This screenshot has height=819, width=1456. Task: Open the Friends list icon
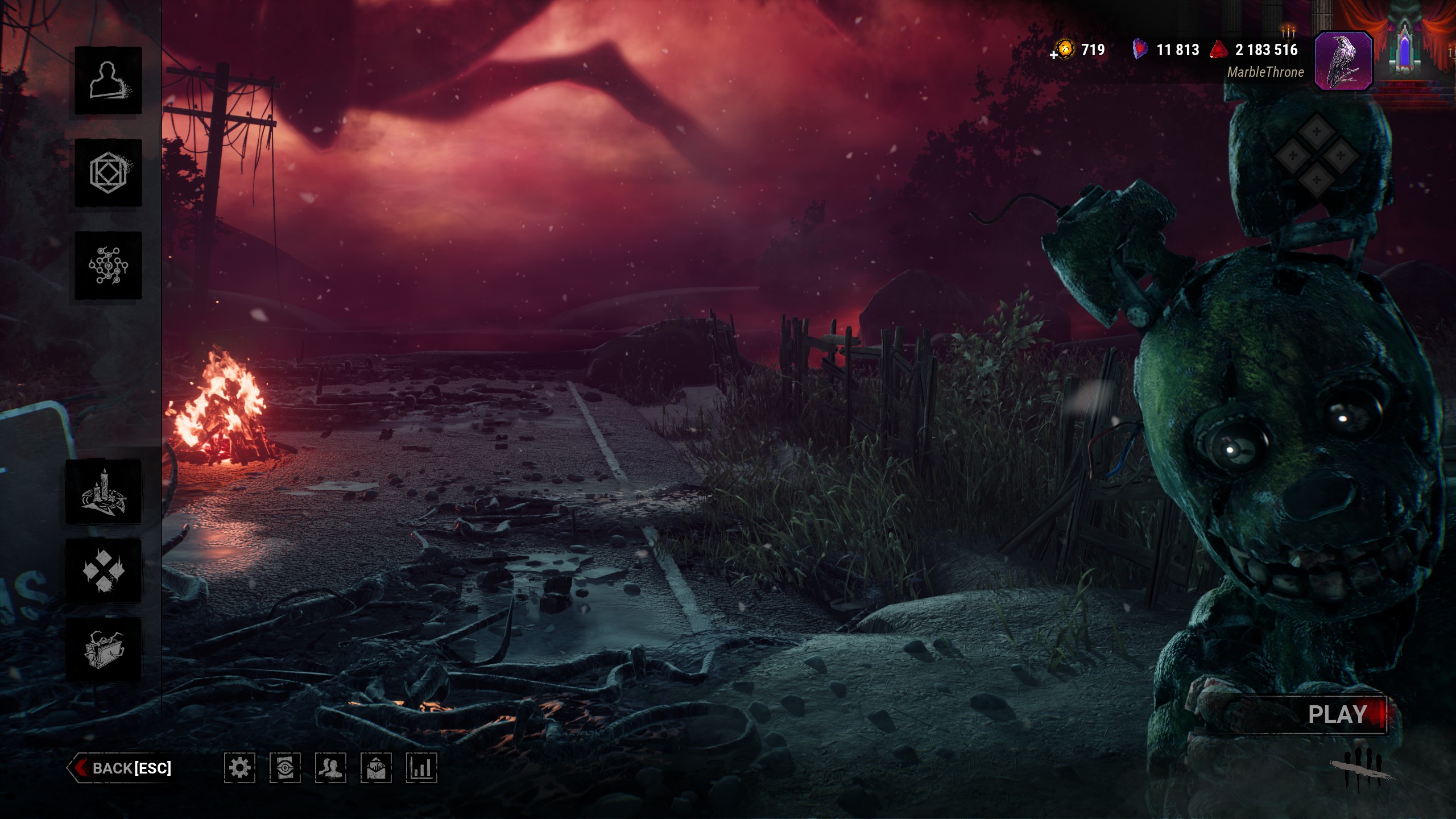(330, 768)
